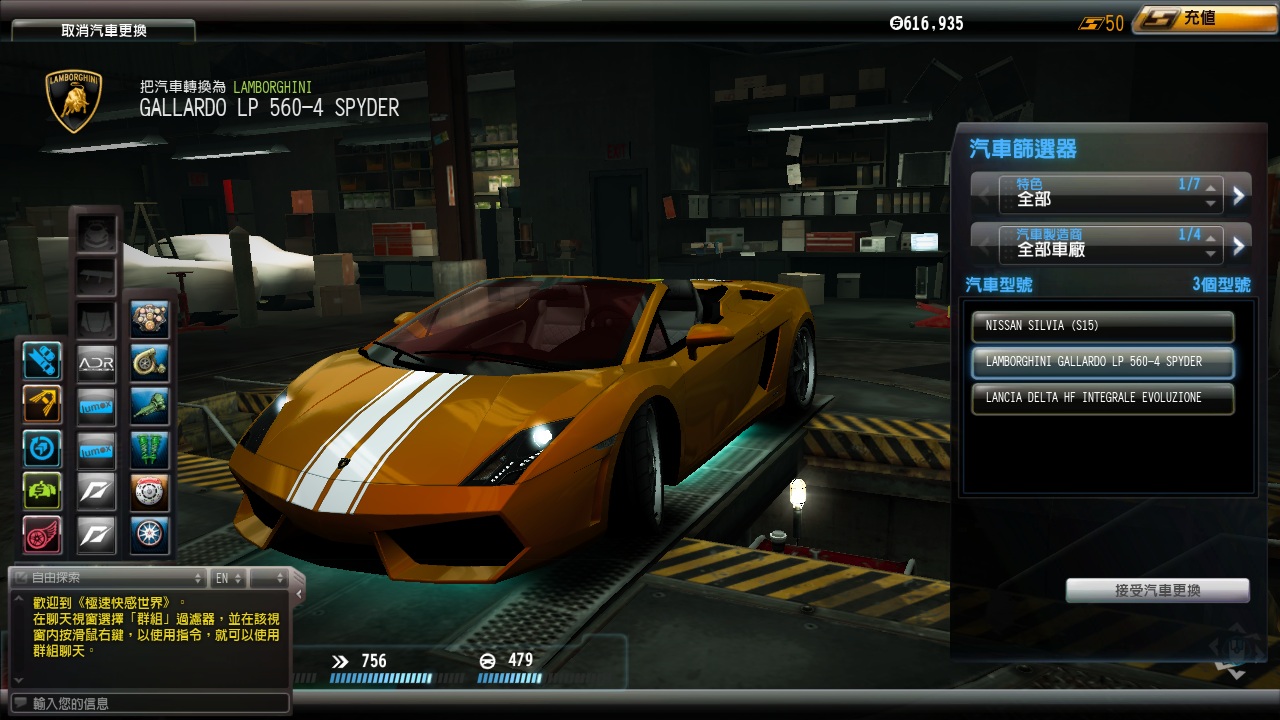Viewport: 1280px width, 720px height.
Task: Click the ADR wheels slot icon
Action: pos(97,364)
